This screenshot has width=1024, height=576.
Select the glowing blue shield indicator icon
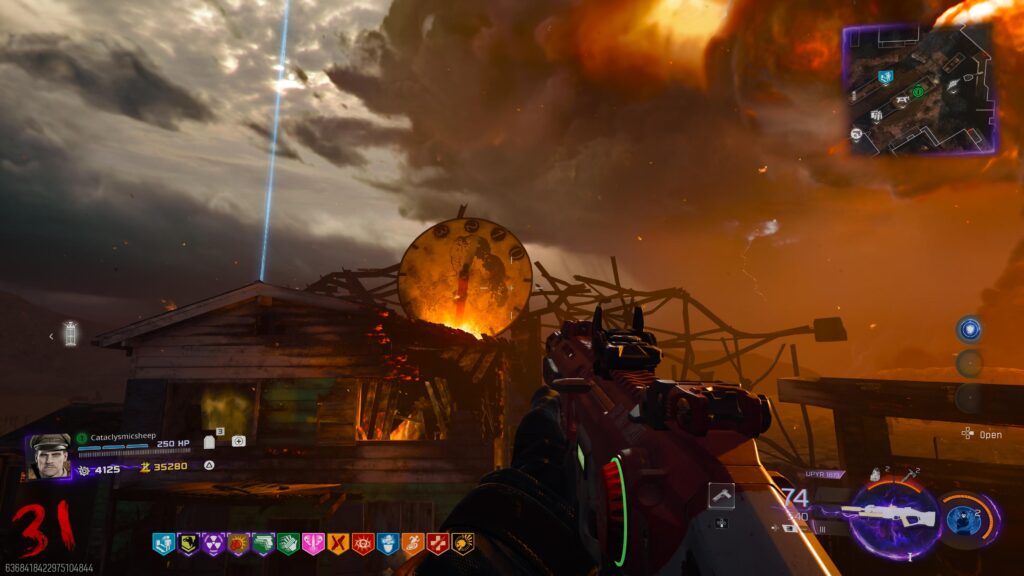[968, 330]
